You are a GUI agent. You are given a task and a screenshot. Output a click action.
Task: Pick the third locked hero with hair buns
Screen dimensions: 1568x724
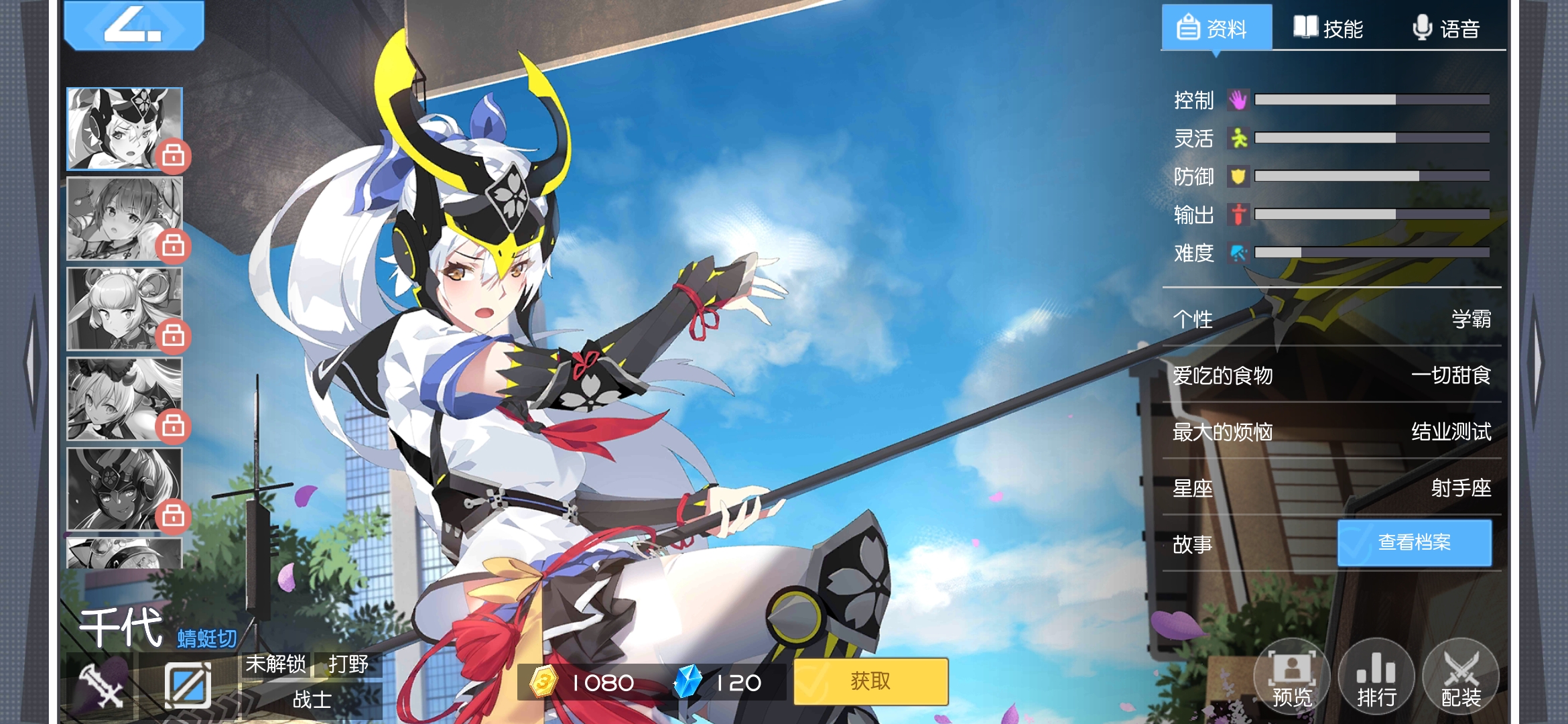[x=124, y=308]
